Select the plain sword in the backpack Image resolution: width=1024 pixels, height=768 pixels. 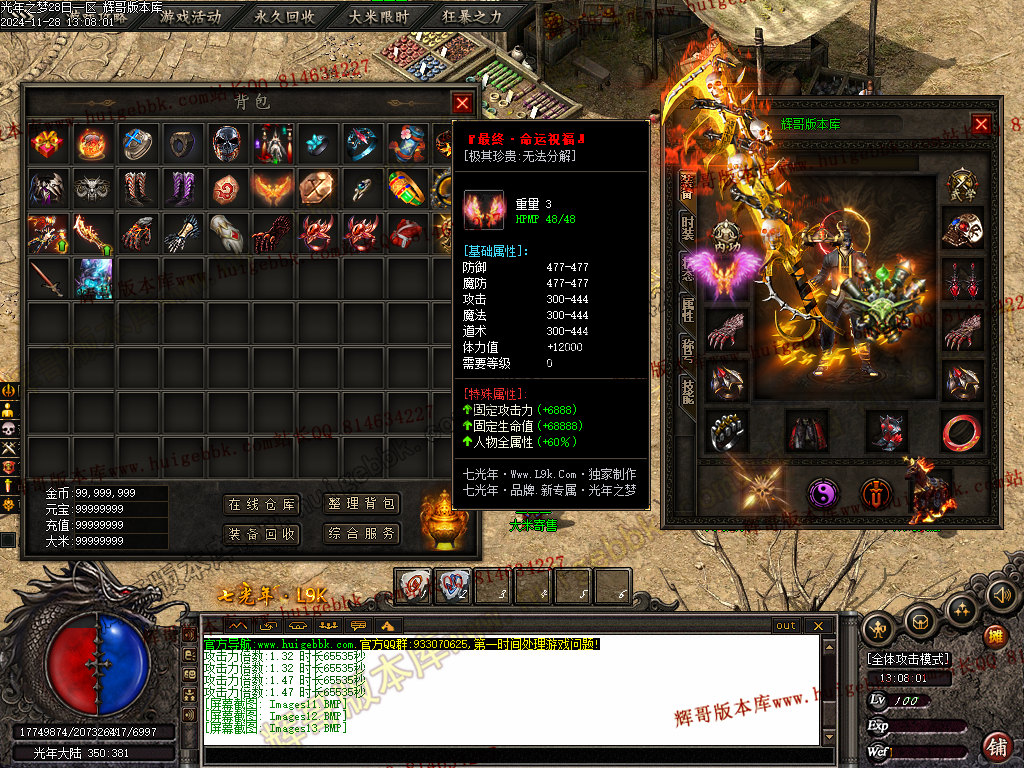[48, 277]
